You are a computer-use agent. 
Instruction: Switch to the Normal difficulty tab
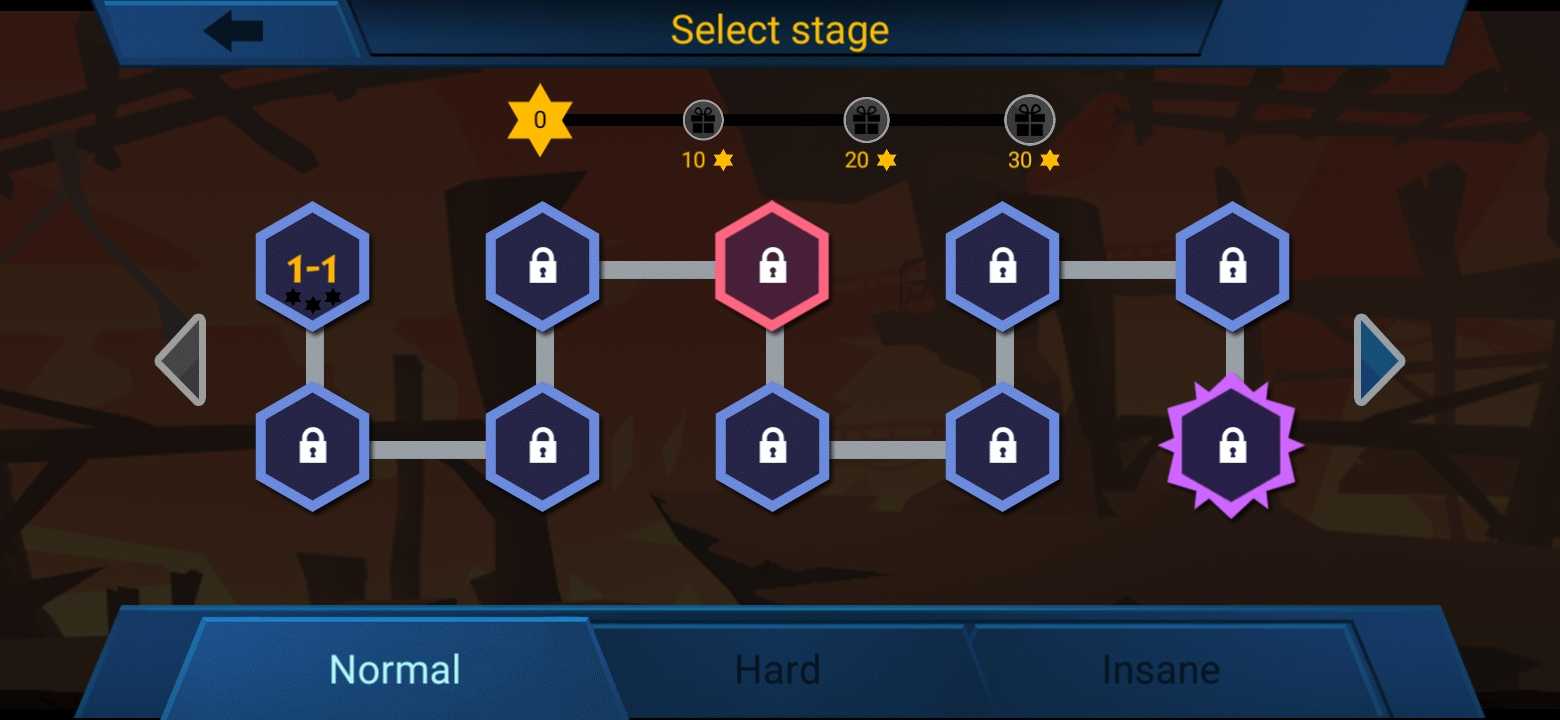(395, 669)
